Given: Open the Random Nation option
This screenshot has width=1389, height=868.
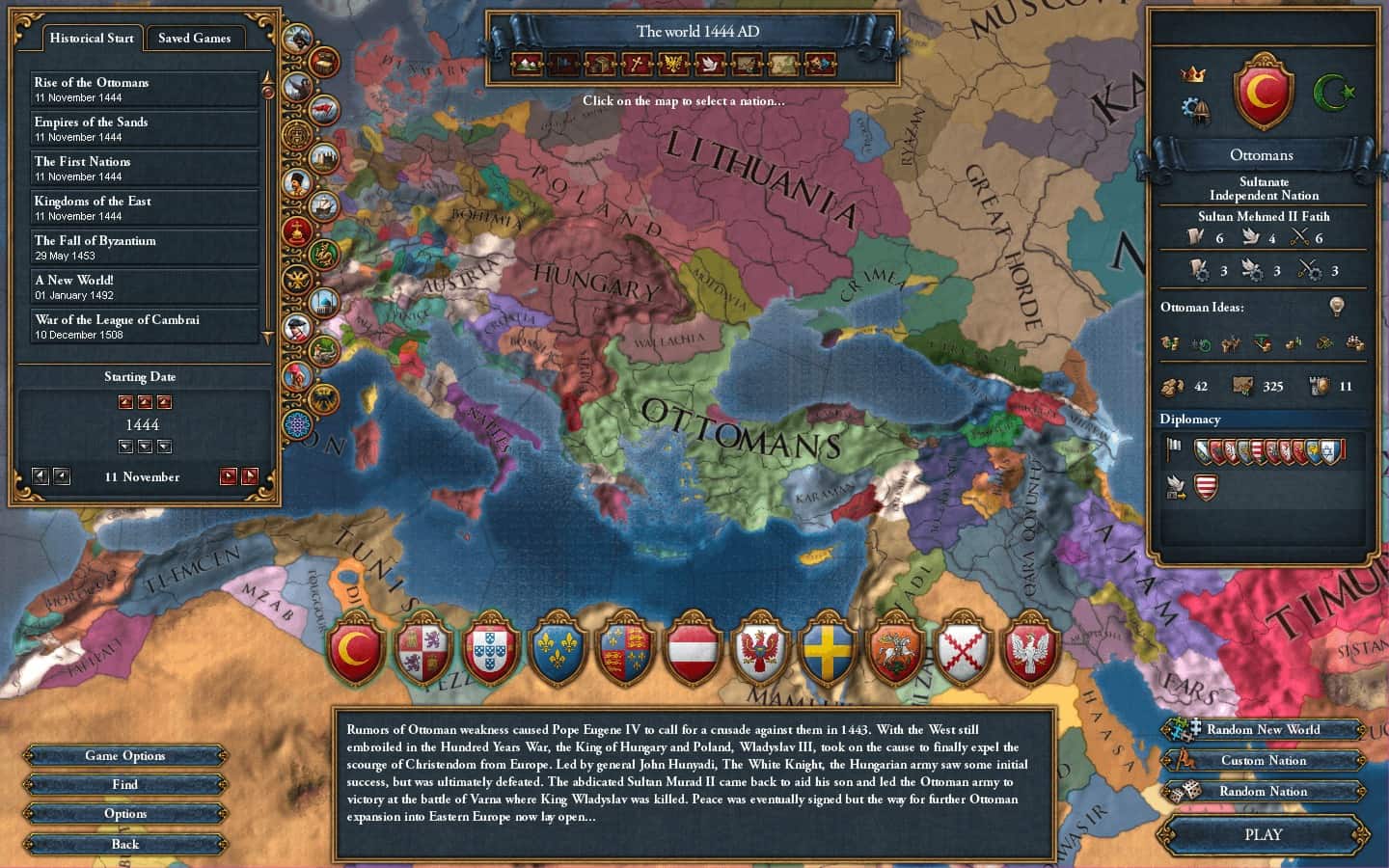Looking at the screenshot, I should click(1263, 791).
